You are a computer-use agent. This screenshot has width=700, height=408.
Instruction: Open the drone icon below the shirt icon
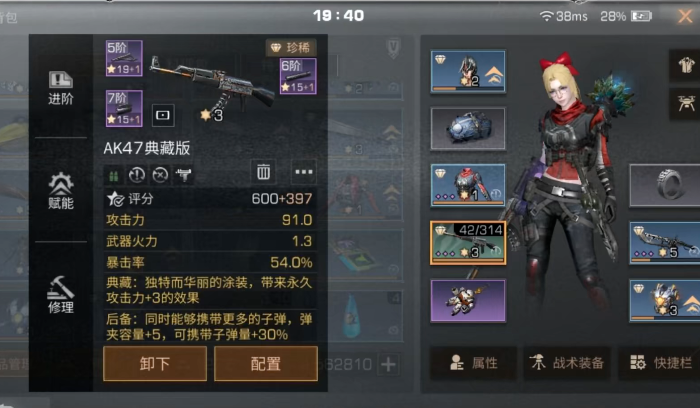[x=685, y=102]
